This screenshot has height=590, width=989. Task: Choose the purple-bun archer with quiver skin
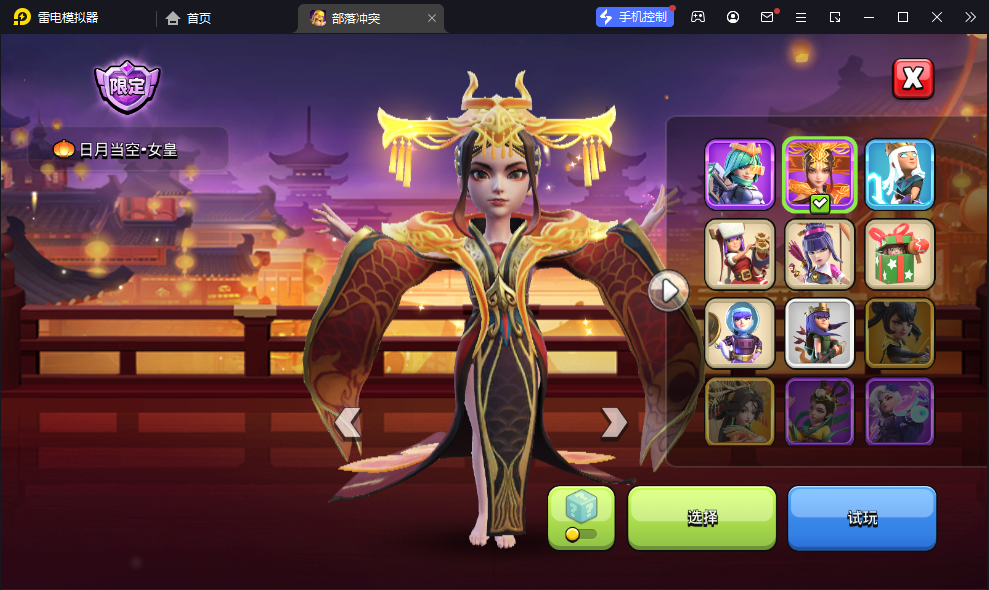tap(819, 254)
